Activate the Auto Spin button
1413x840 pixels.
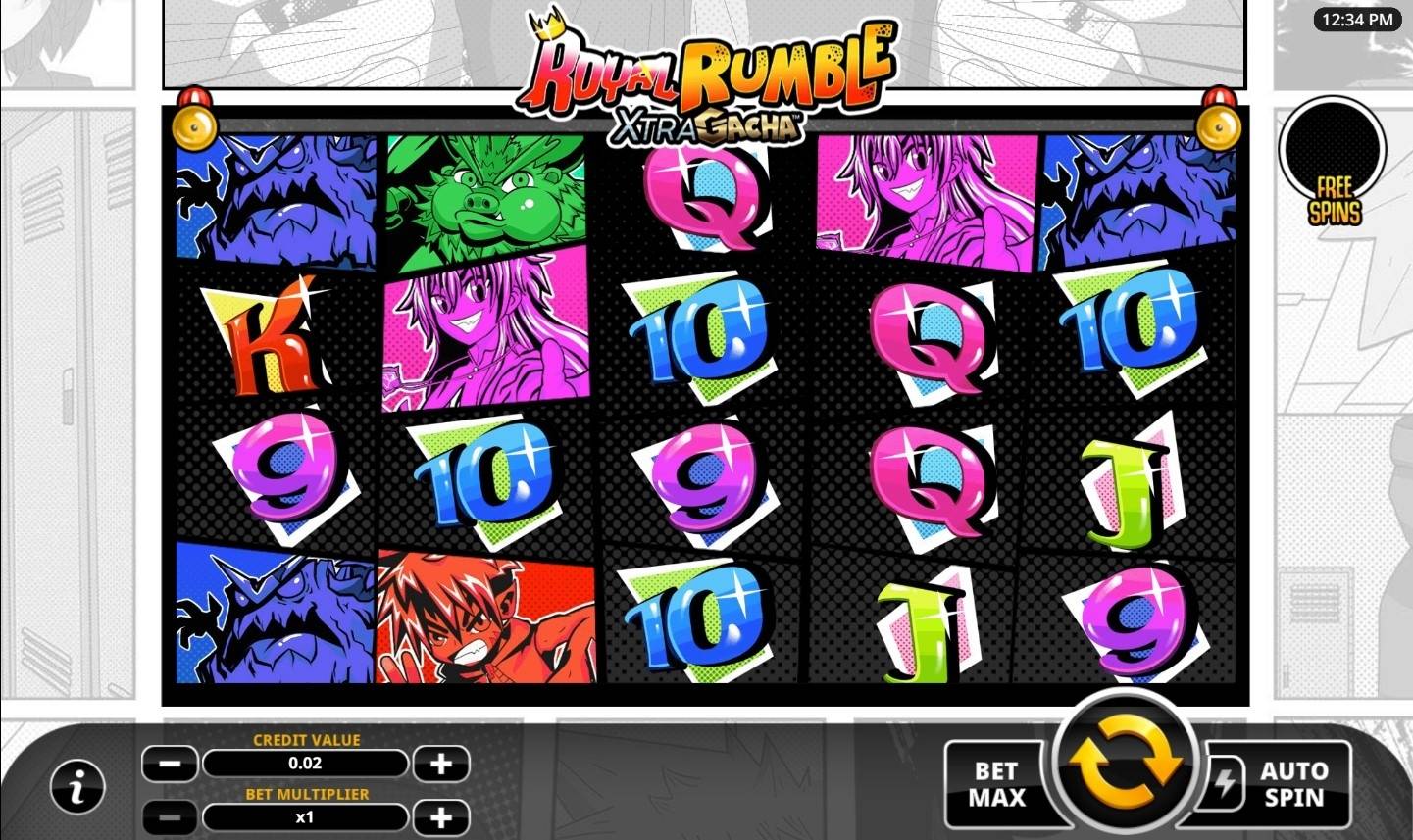pos(1292,781)
